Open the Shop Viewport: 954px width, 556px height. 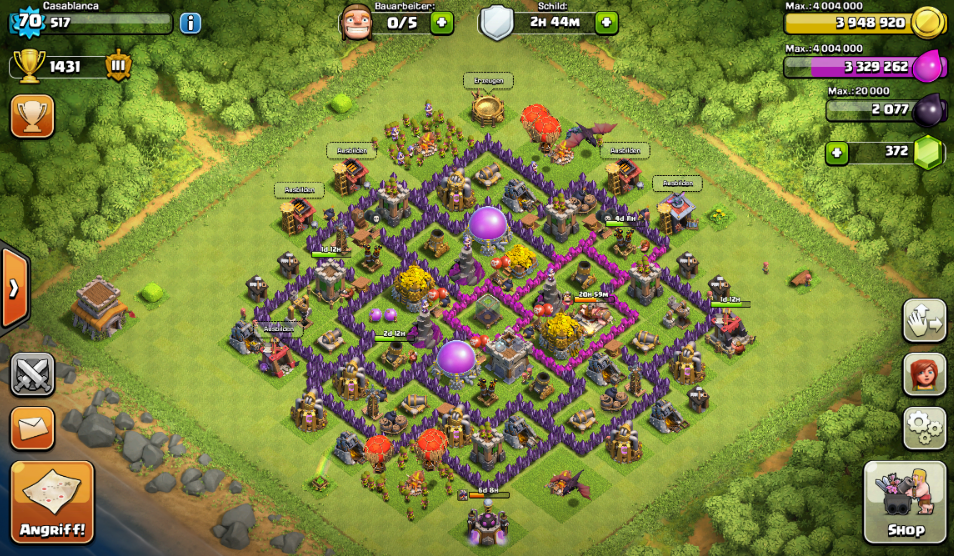point(905,502)
